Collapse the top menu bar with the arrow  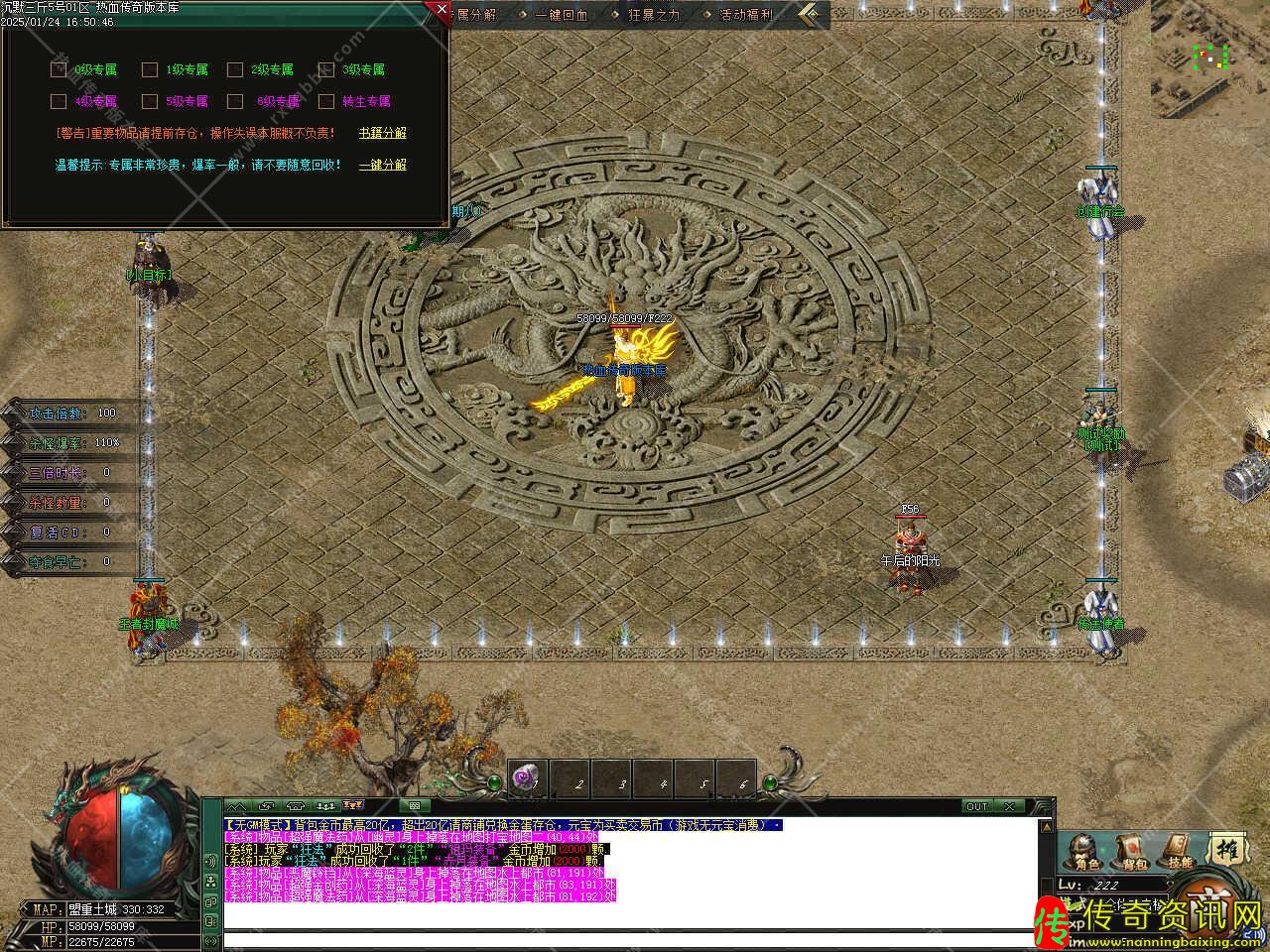[812, 14]
